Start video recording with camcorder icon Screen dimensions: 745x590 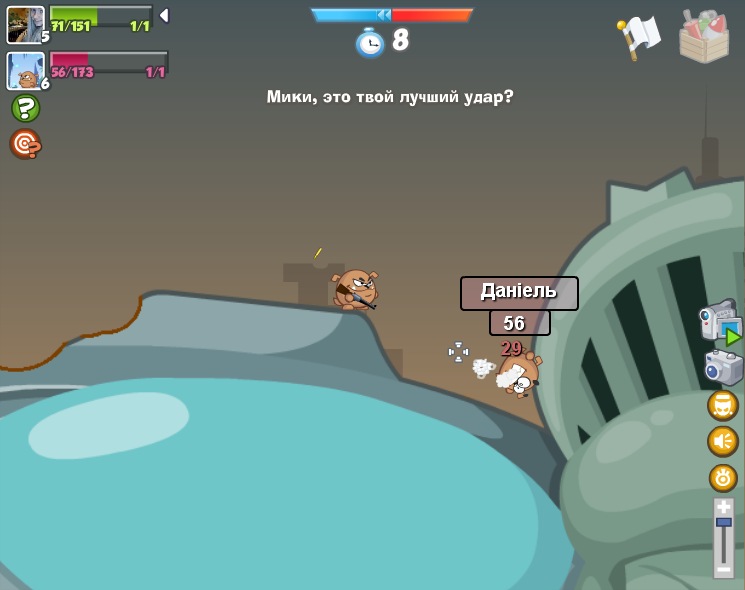(720, 322)
